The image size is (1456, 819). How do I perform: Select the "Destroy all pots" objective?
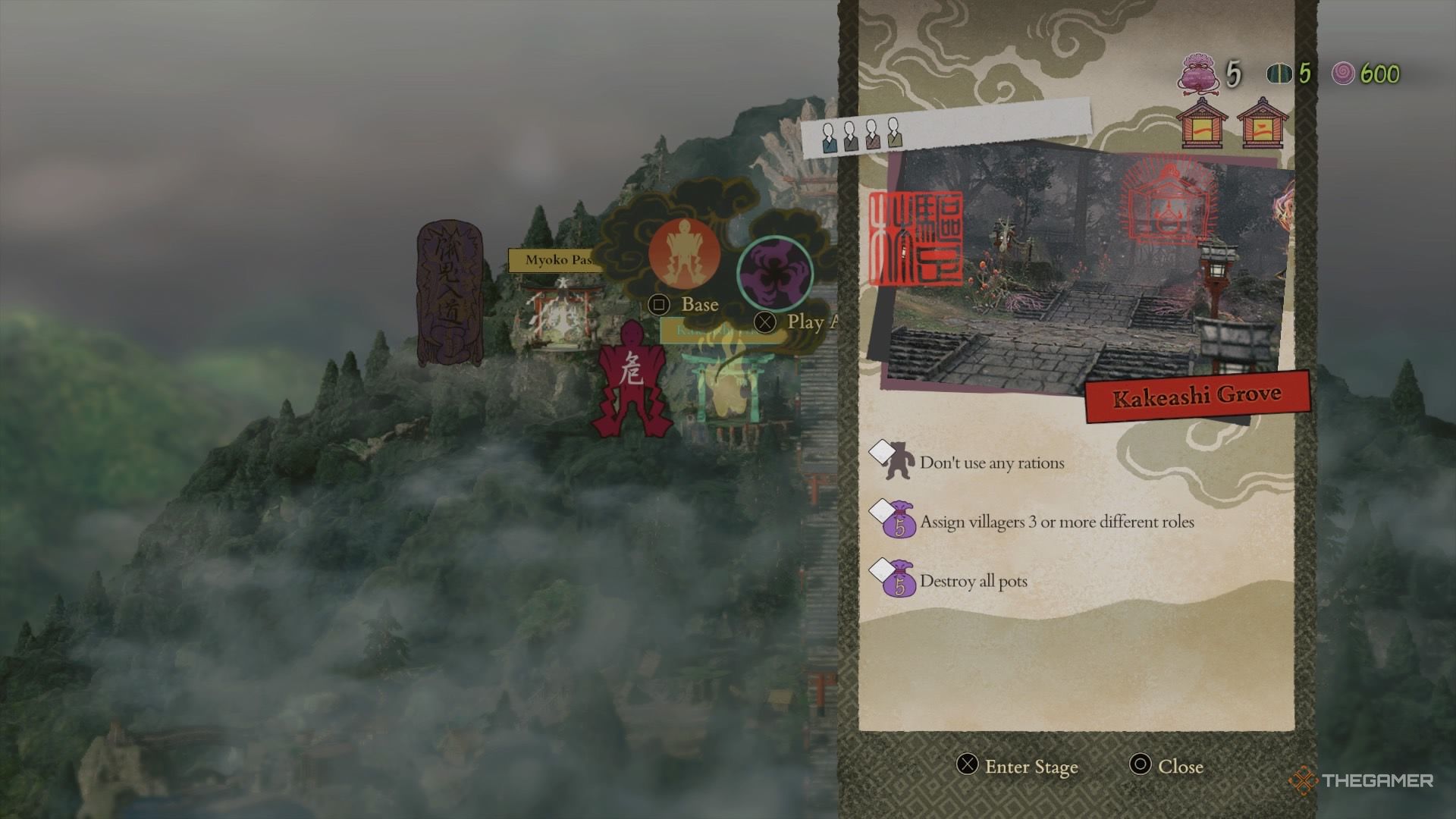972,581
